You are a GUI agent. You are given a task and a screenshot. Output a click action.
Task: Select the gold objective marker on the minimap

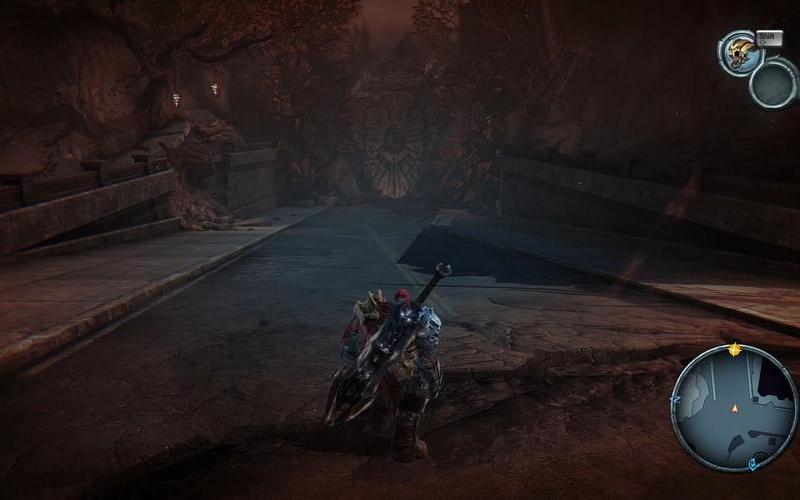[735, 349]
